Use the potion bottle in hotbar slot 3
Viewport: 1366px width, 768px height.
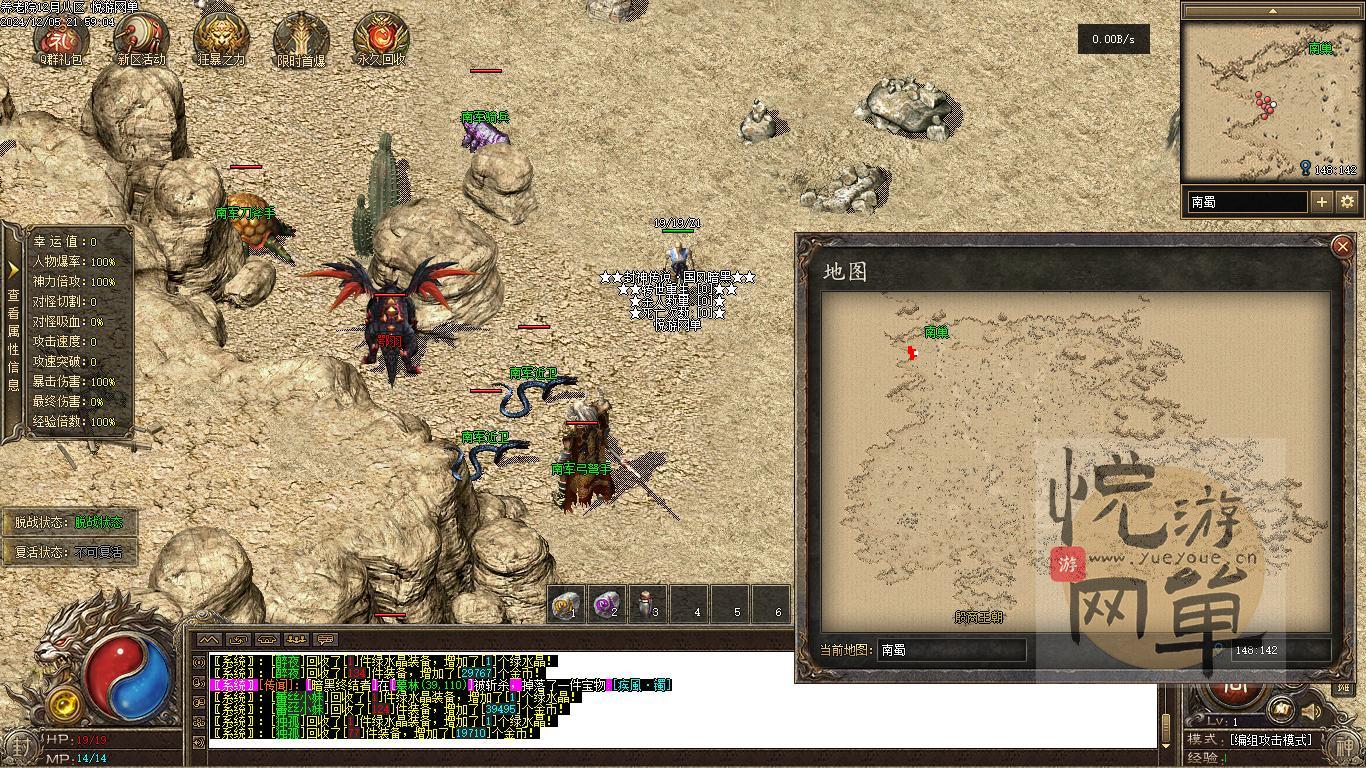pos(648,604)
